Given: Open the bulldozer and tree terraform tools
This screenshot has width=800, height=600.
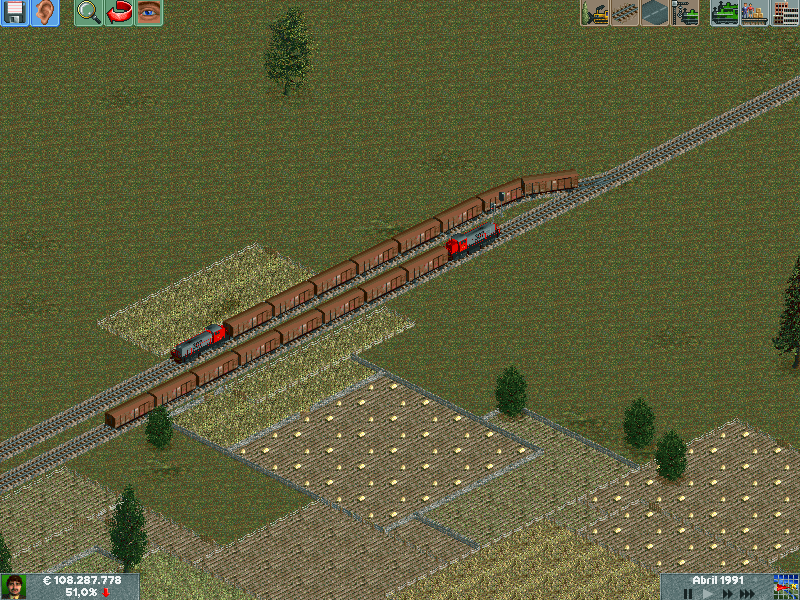Looking at the screenshot, I should pos(595,13).
